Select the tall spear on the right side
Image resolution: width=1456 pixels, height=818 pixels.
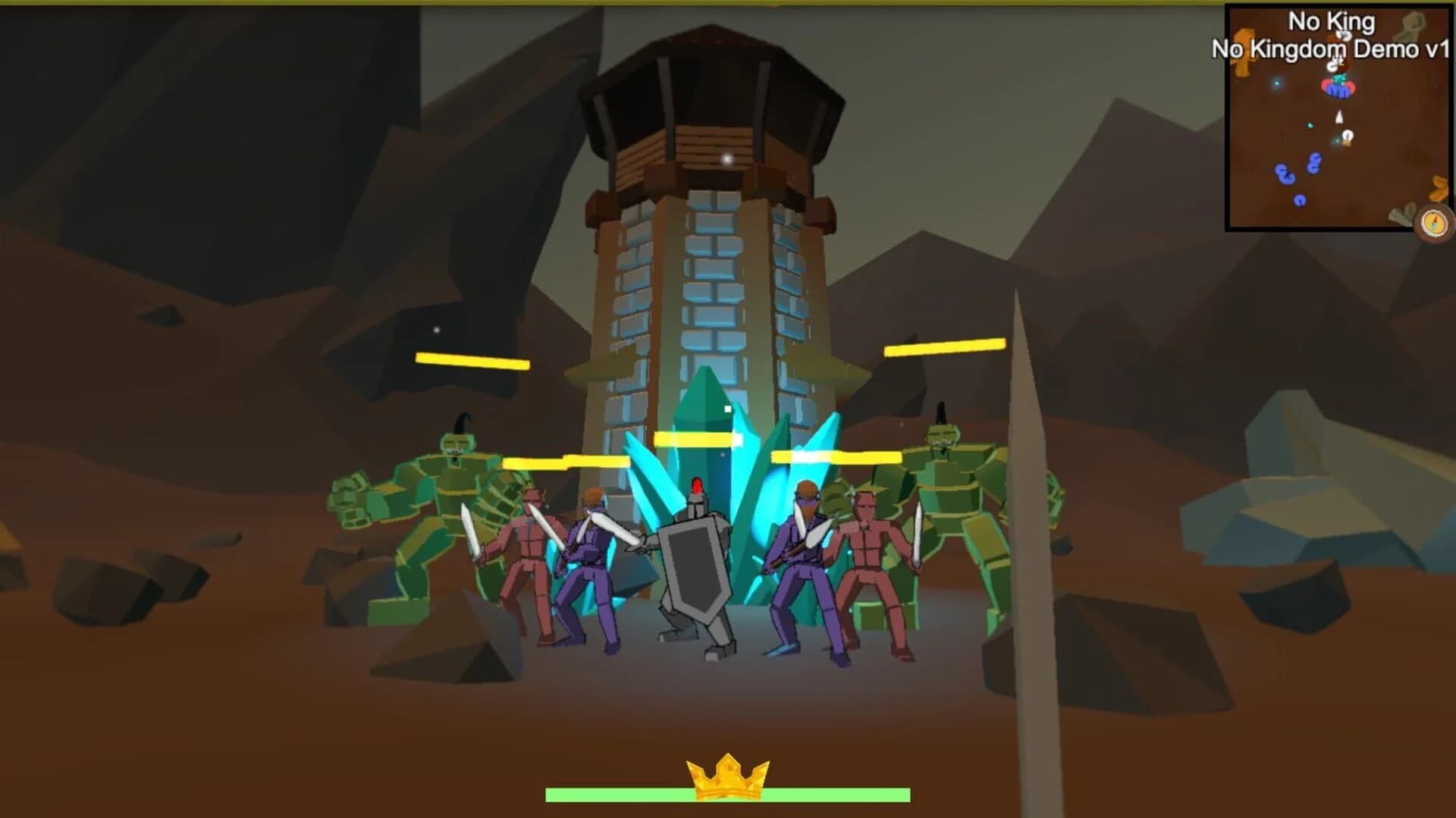click(1024, 493)
